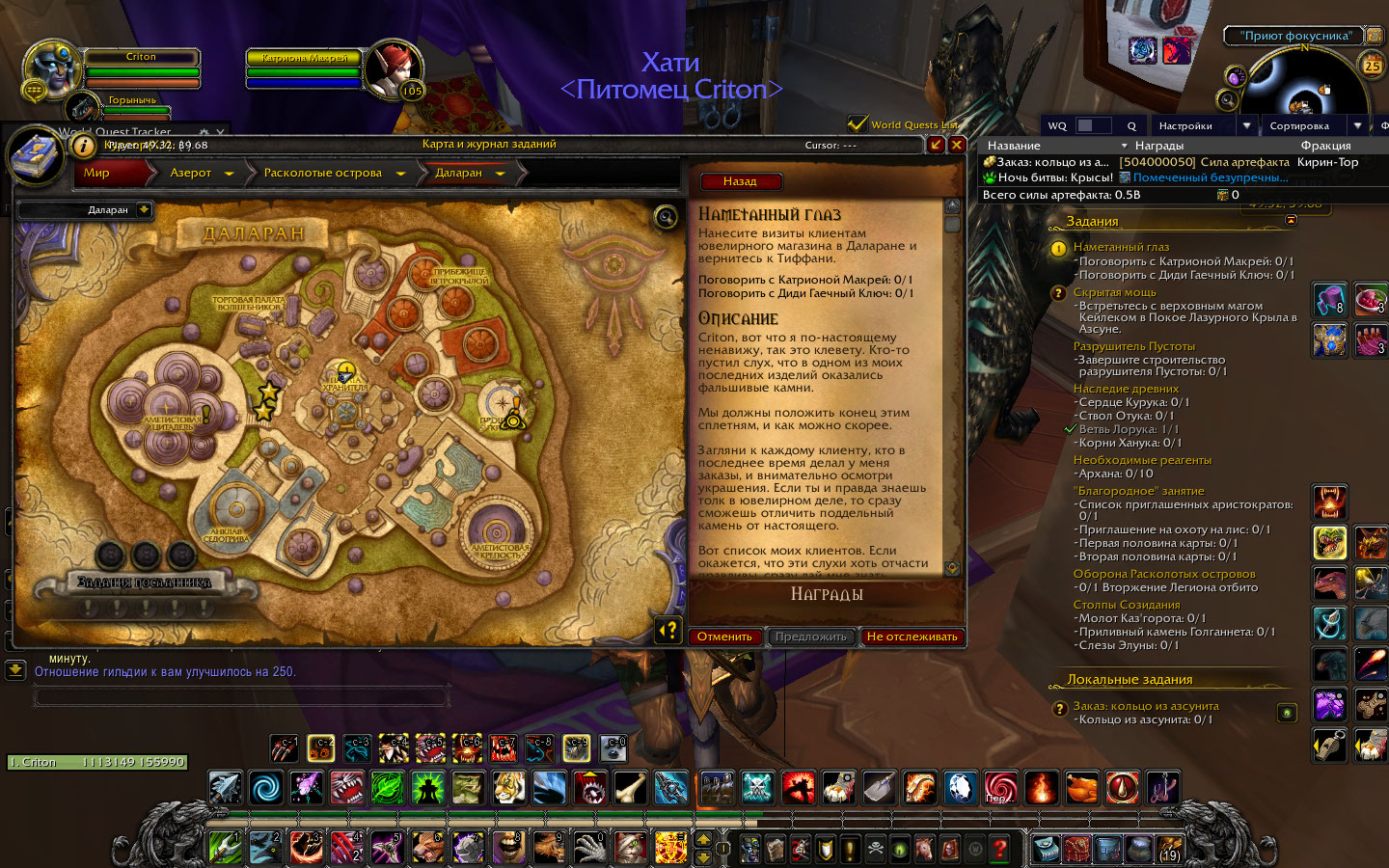Click the Локальные задания header
This screenshot has height=868, width=1389.
coord(1130,680)
